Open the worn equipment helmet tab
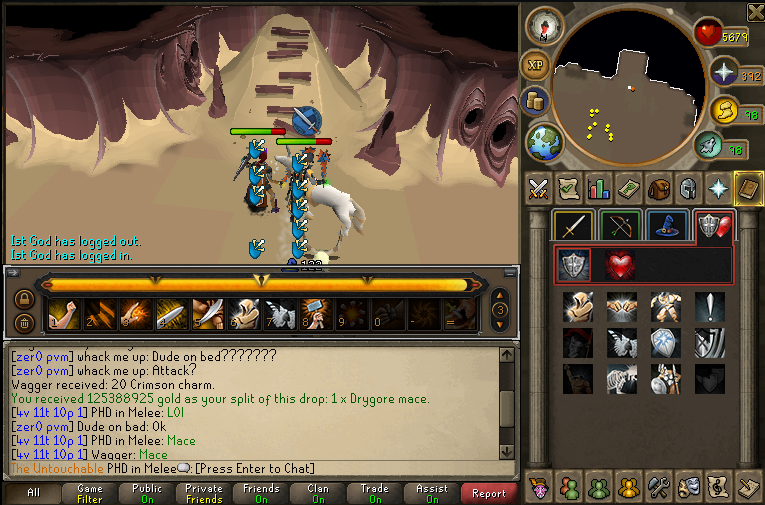Screen dimensions: 765x505 tap(688, 188)
